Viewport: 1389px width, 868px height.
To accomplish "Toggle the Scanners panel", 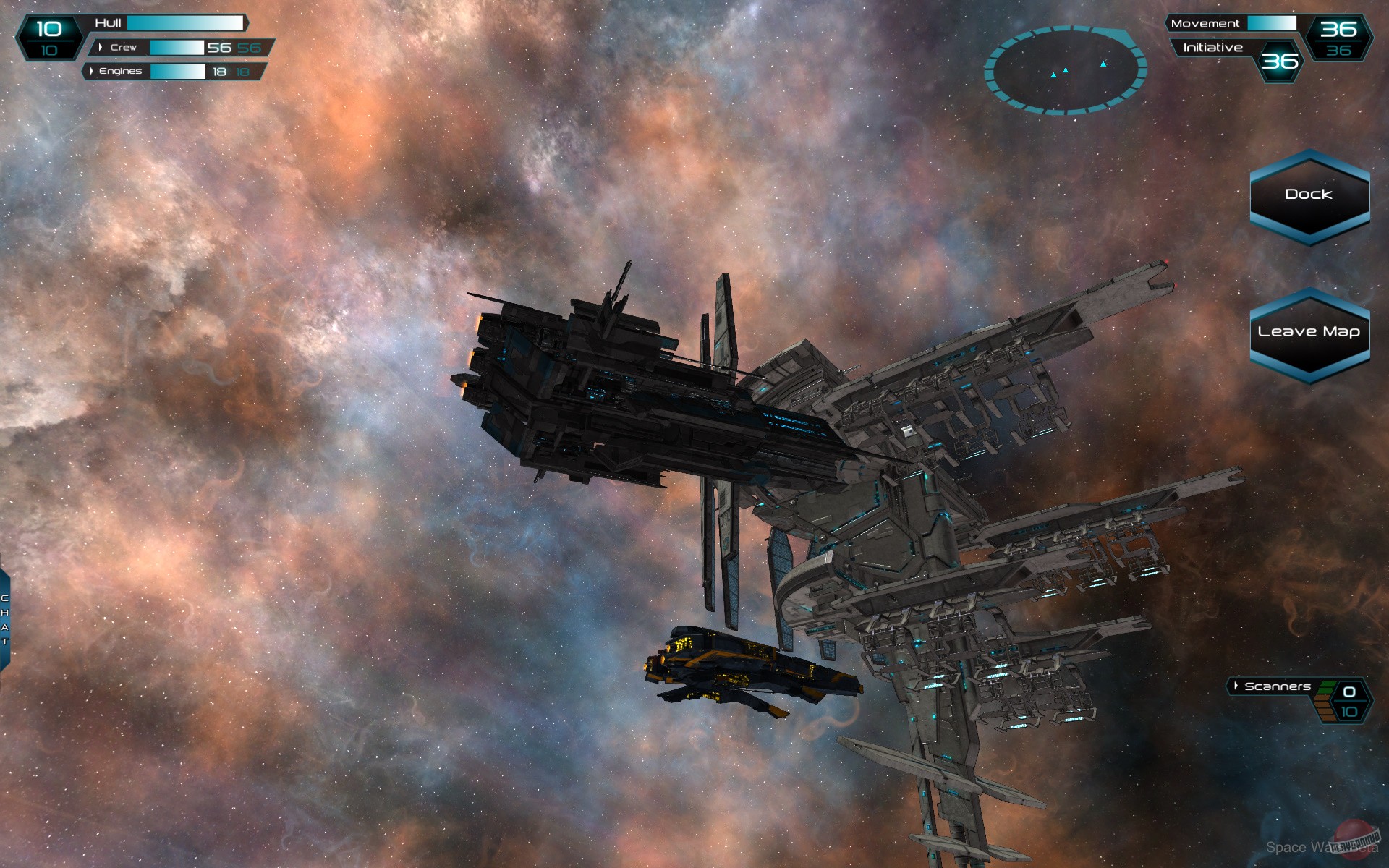I will [x=1278, y=686].
